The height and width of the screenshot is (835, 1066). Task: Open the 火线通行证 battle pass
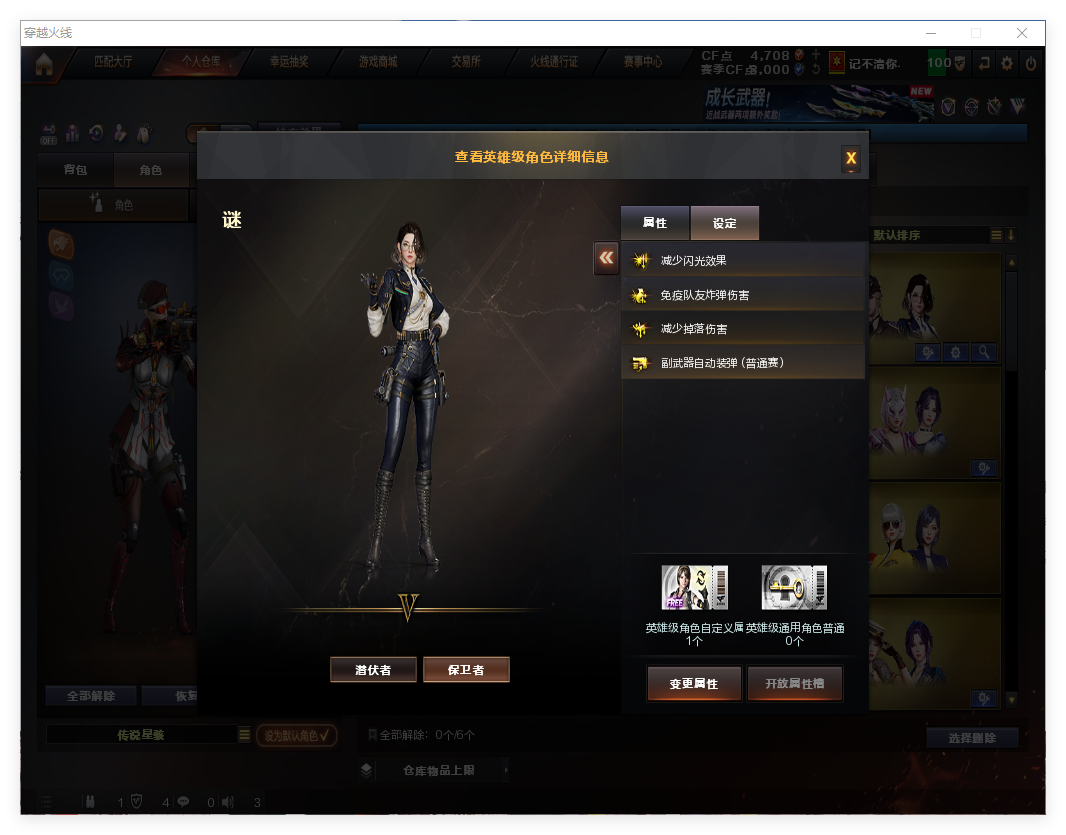point(554,62)
